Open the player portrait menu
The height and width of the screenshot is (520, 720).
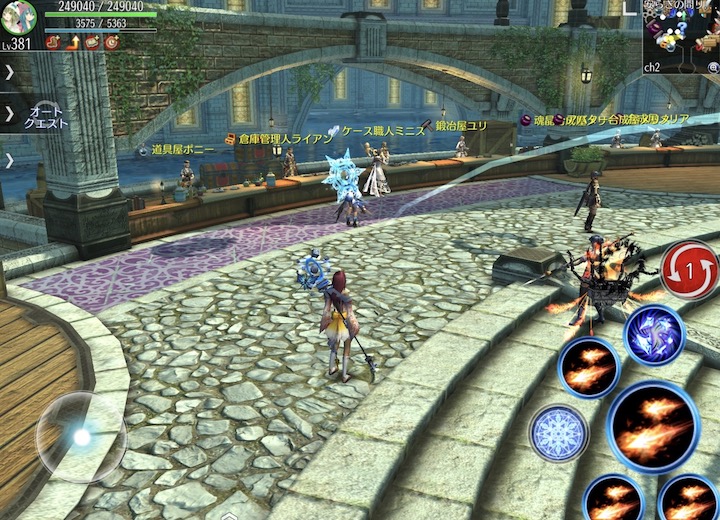[19, 16]
